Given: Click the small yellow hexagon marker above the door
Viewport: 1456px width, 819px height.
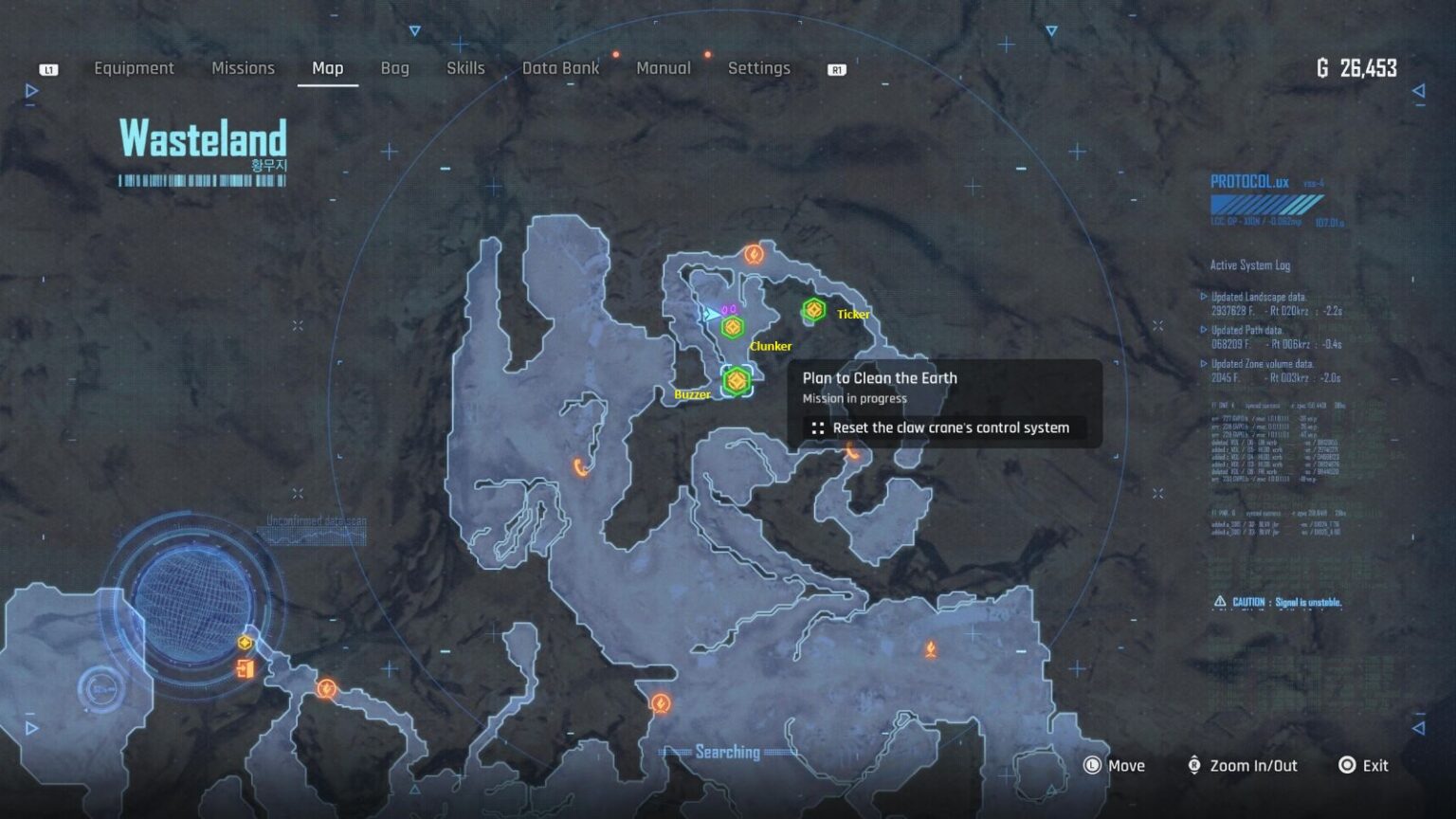Looking at the screenshot, I should pyautogui.click(x=246, y=644).
